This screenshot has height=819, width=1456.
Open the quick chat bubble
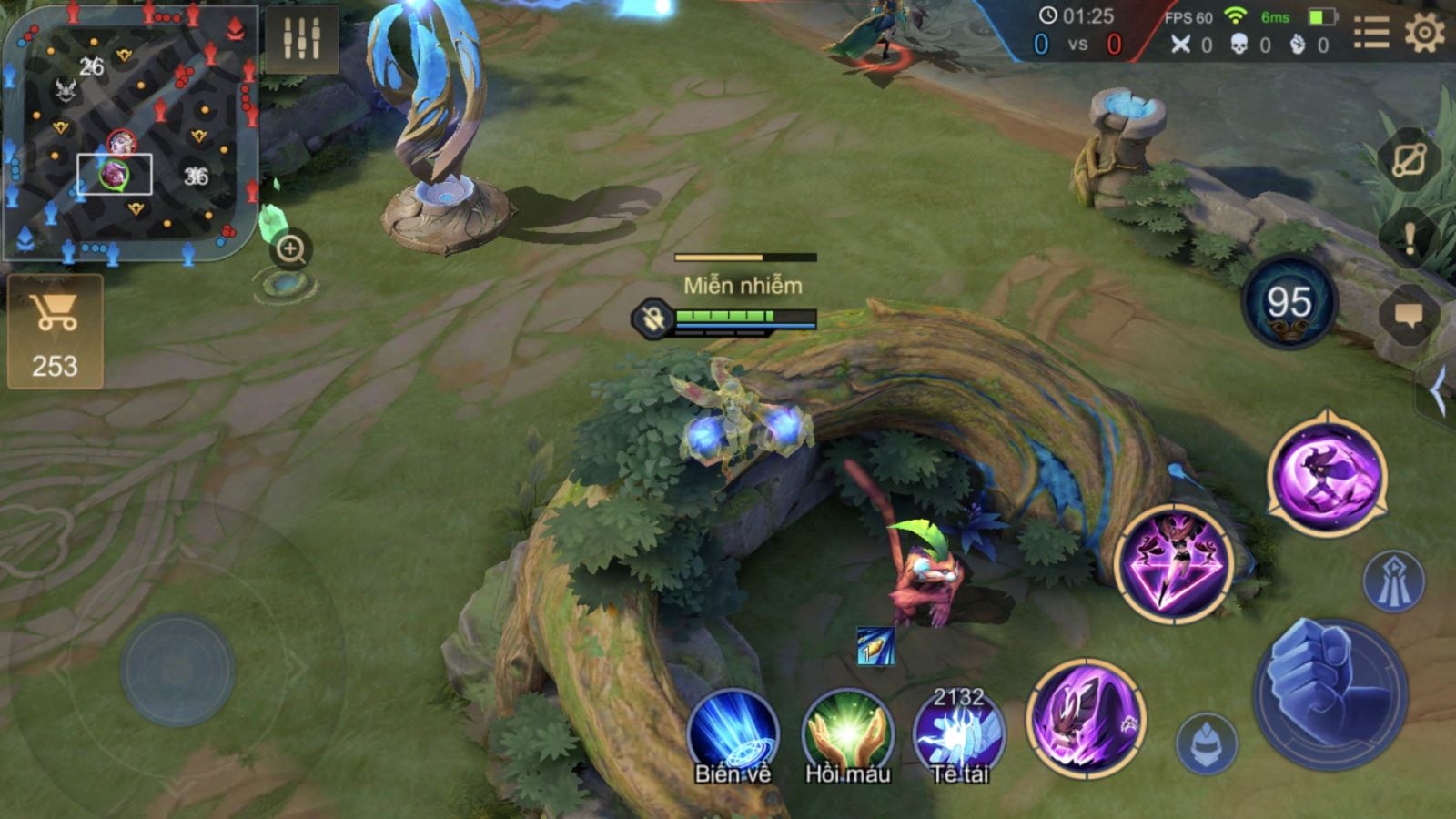coord(1409,316)
